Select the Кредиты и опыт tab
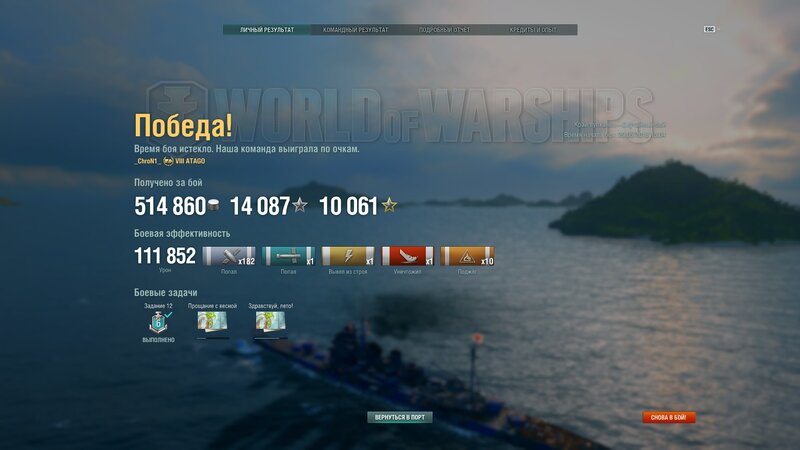800x450 pixels. pyautogui.click(x=531, y=30)
